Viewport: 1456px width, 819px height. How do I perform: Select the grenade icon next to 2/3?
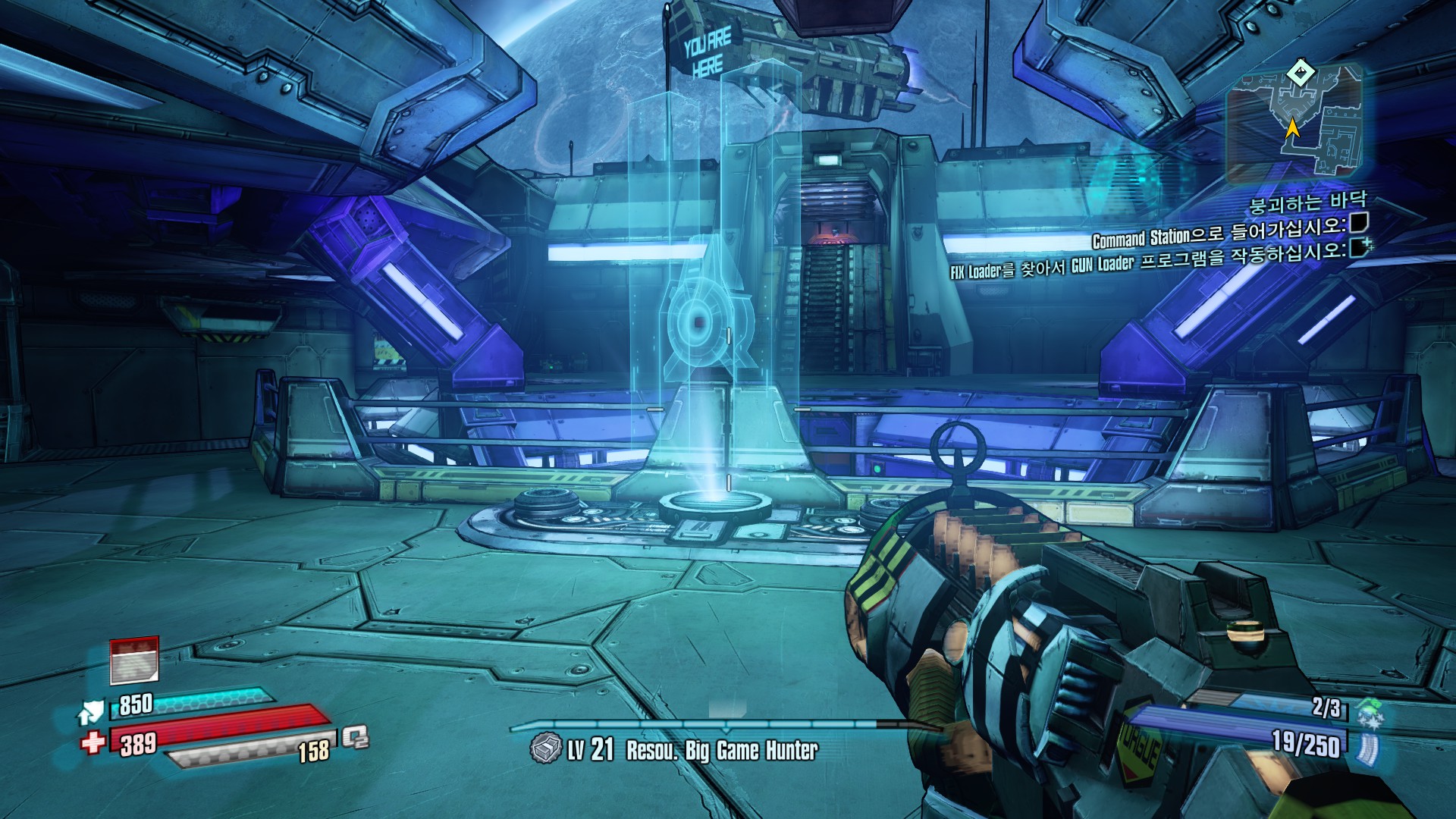pos(1370,713)
